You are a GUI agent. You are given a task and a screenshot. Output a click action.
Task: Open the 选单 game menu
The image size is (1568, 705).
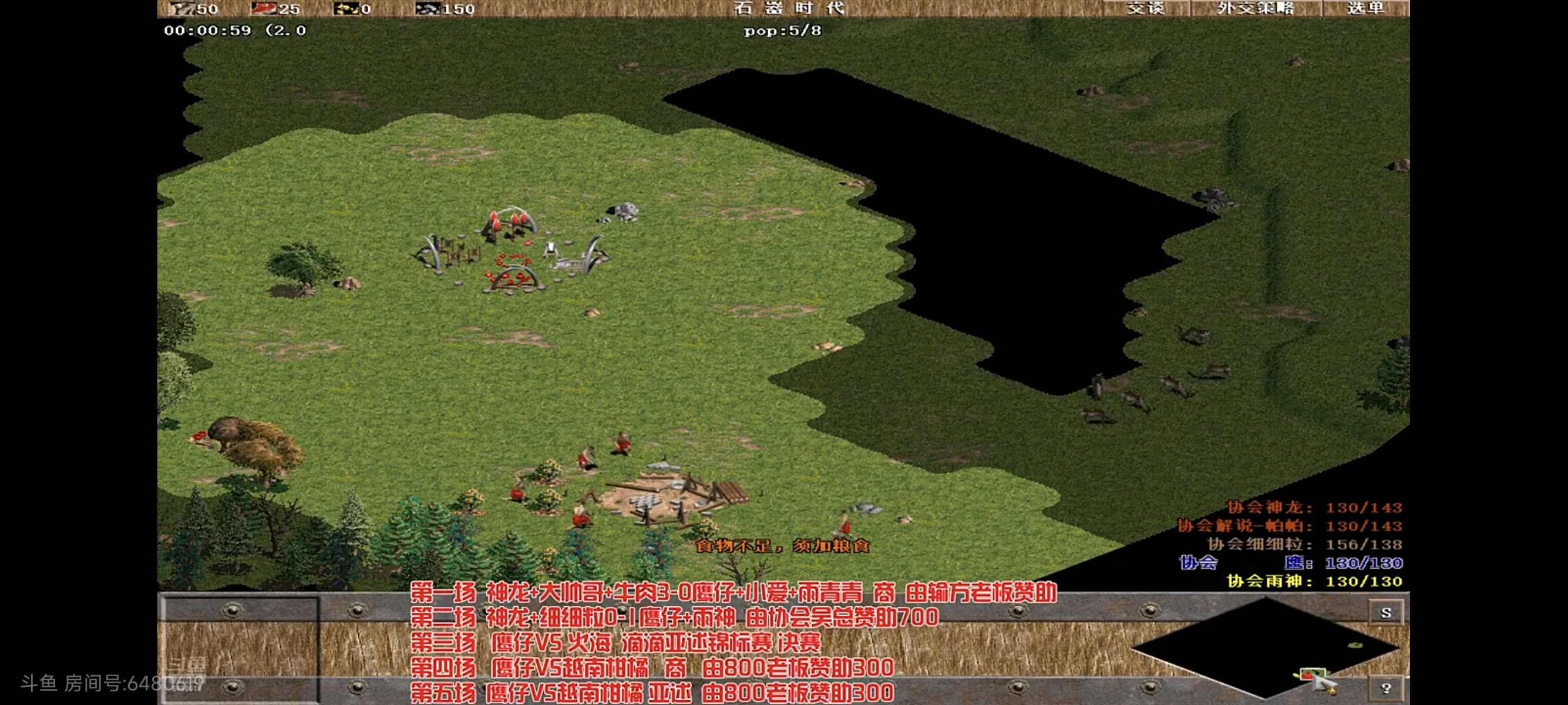pos(1365,9)
